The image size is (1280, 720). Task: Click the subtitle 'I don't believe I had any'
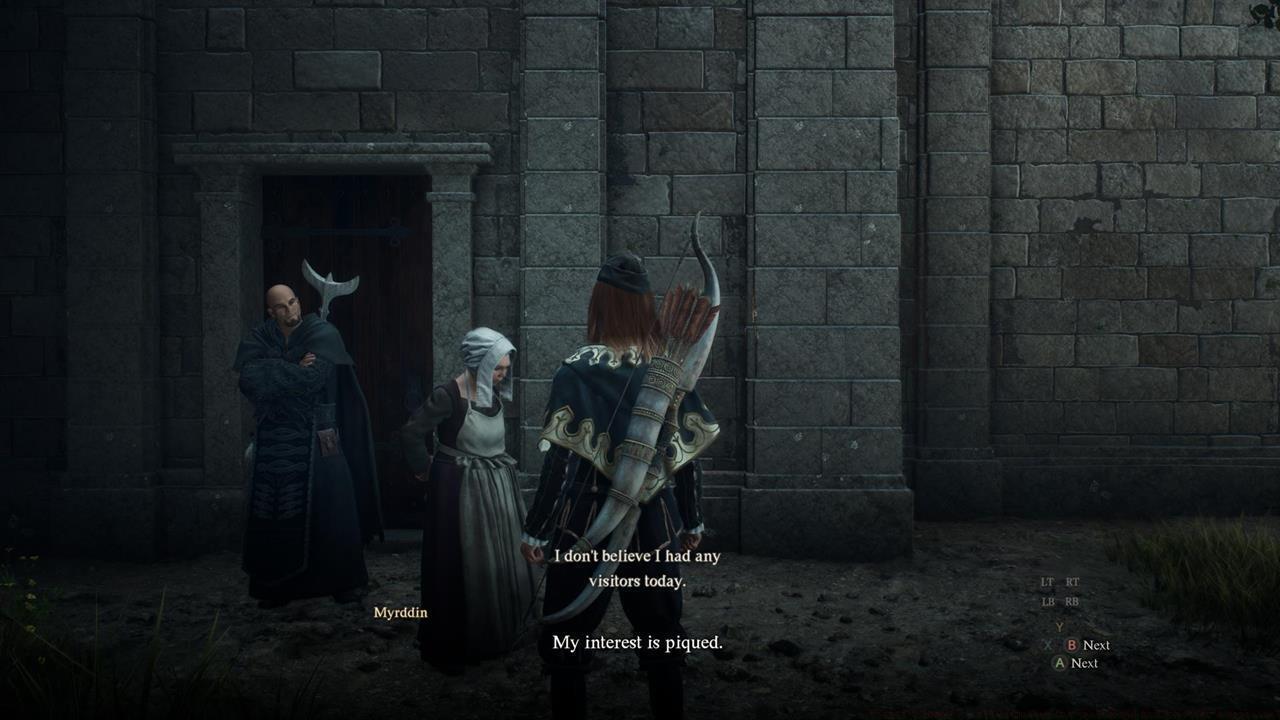point(638,556)
